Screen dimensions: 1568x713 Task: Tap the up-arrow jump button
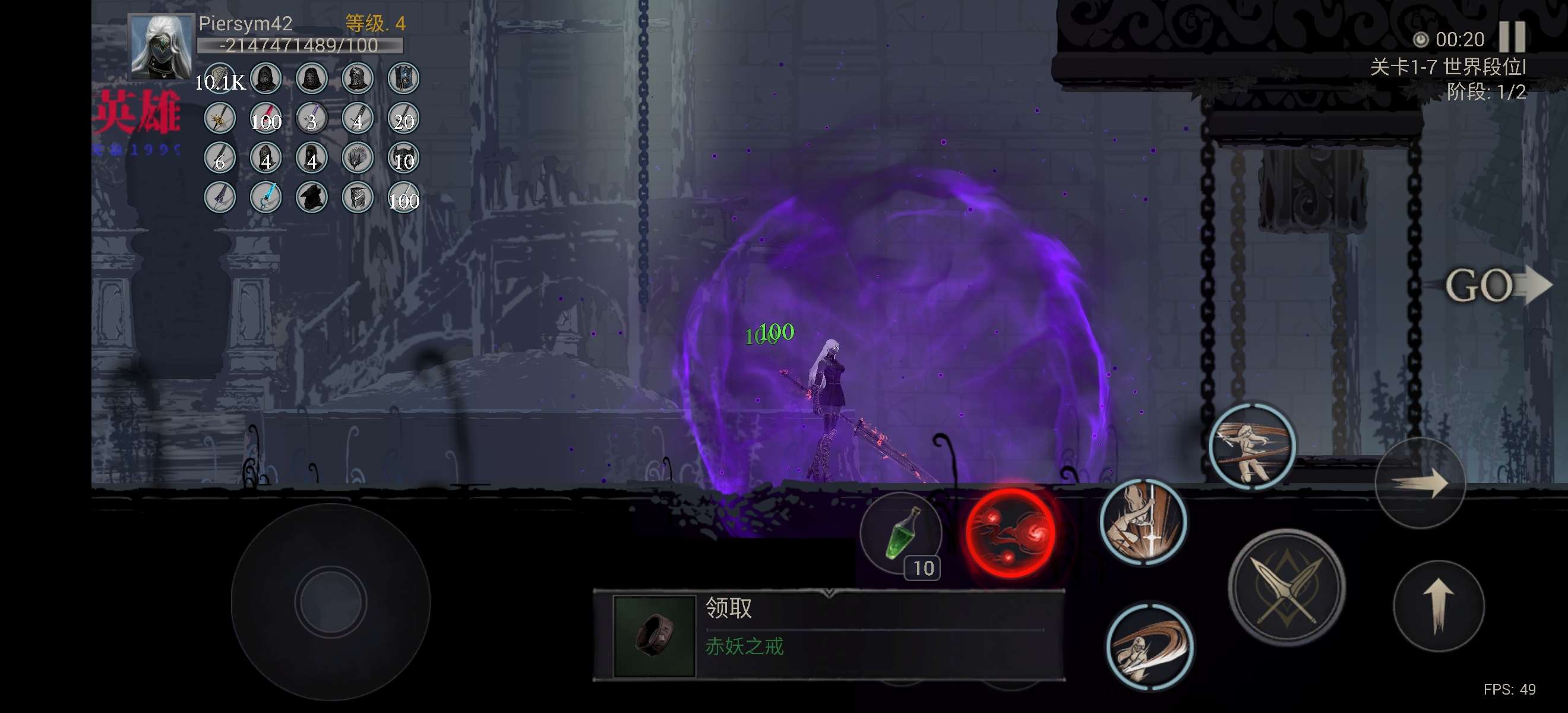(x=1439, y=605)
